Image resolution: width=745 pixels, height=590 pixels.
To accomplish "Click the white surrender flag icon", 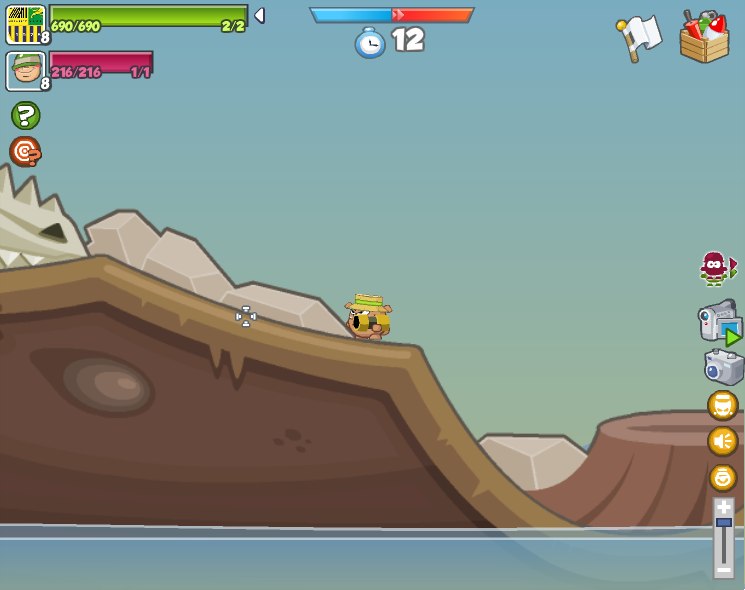I will [x=639, y=37].
